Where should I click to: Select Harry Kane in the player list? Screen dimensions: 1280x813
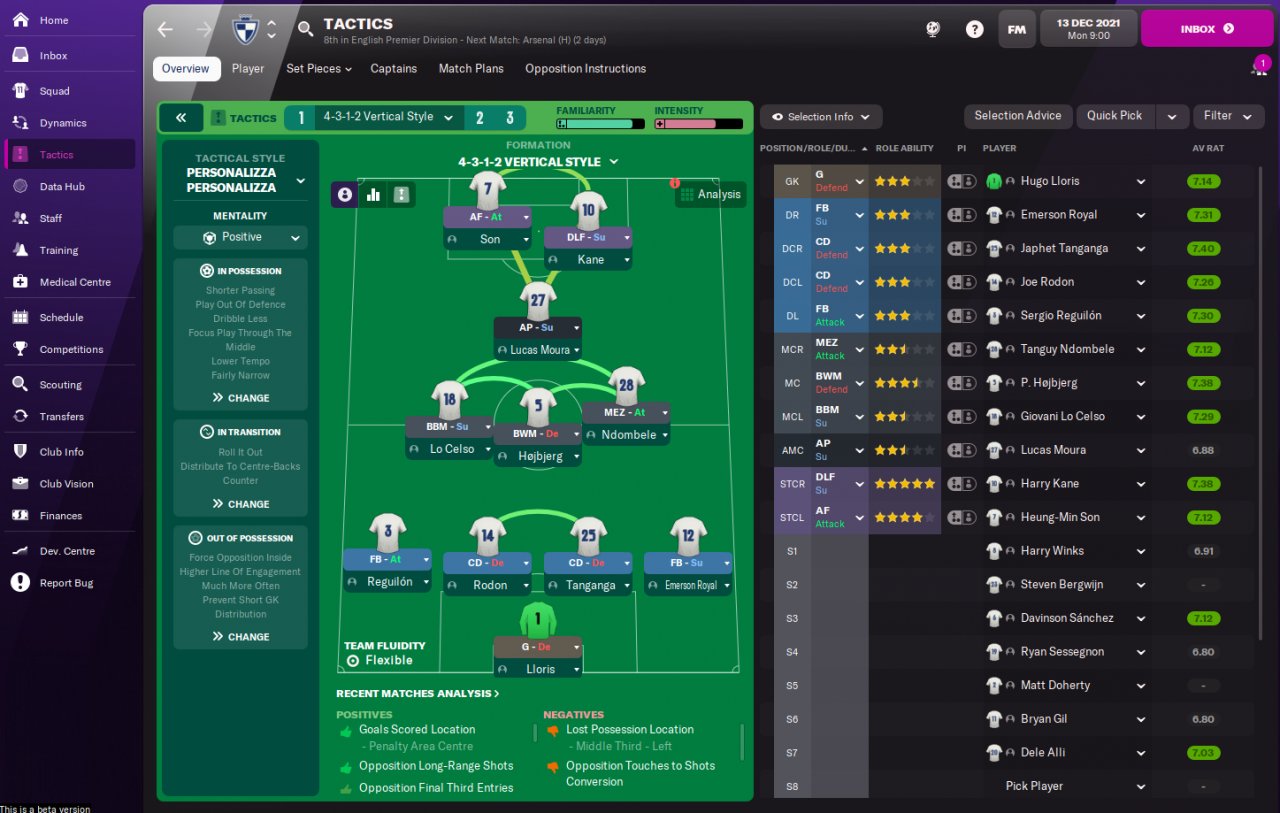point(1049,484)
